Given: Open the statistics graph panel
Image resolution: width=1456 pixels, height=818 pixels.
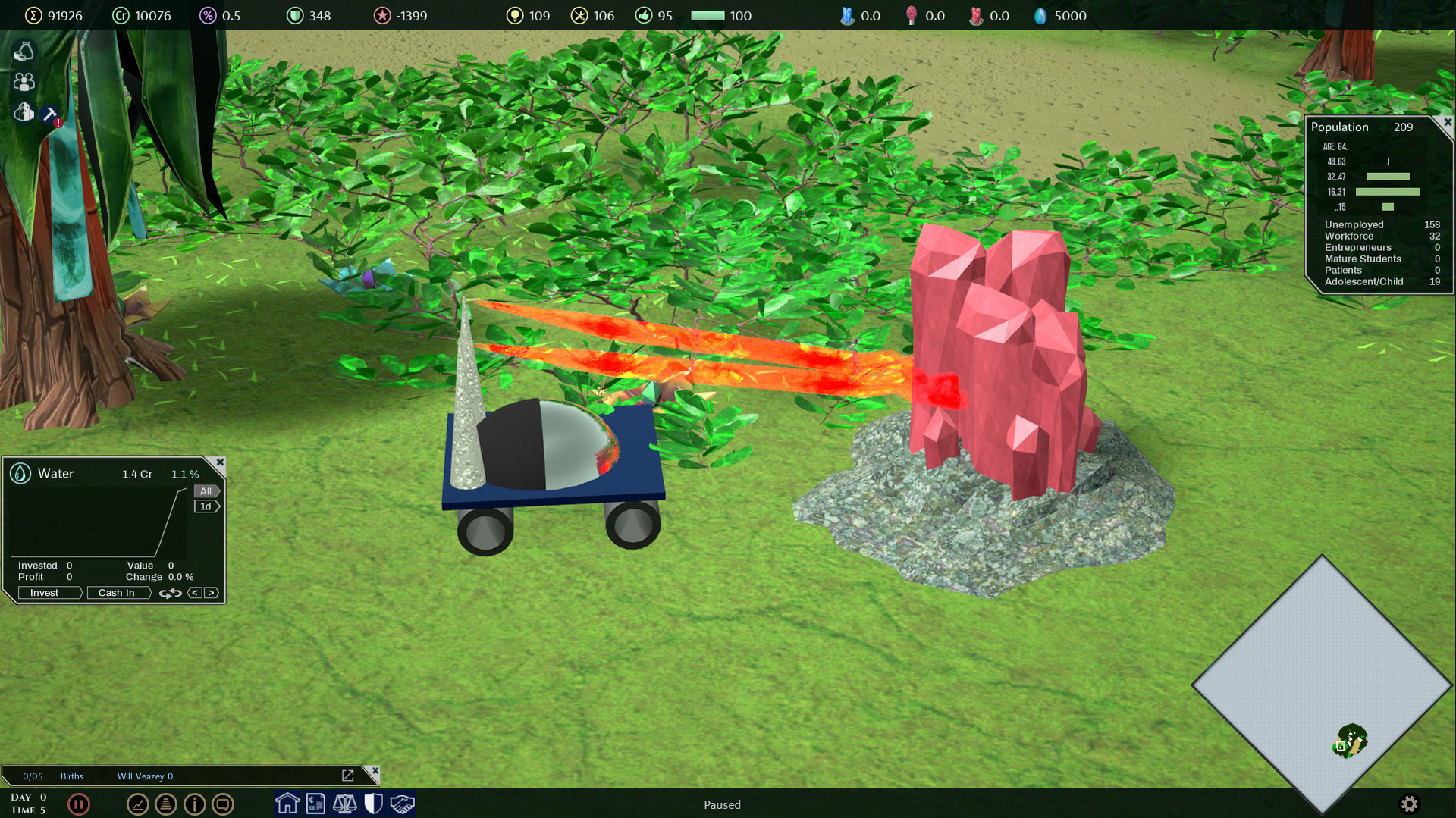Looking at the screenshot, I should [137, 804].
